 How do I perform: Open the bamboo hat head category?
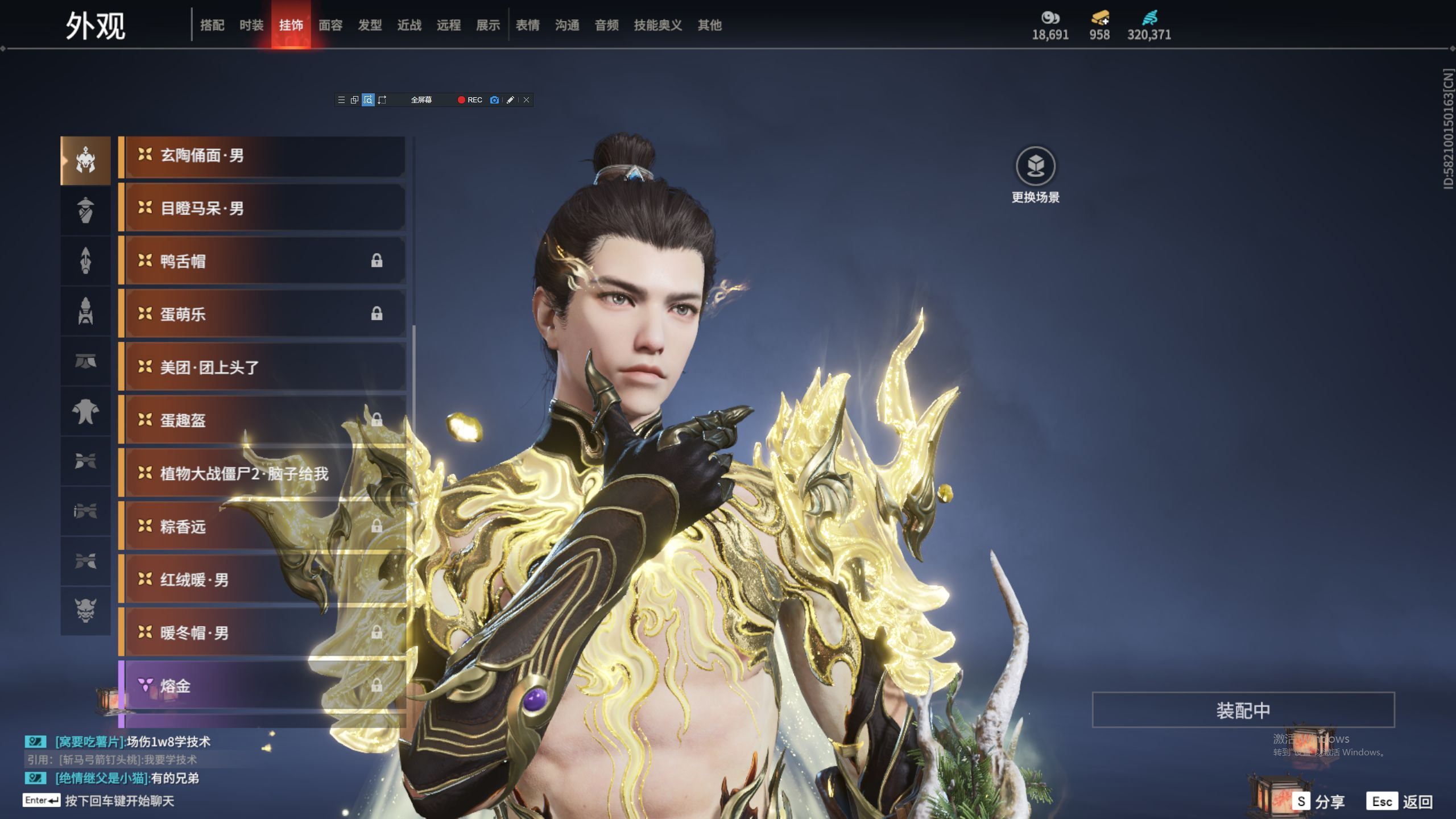point(85,210)
